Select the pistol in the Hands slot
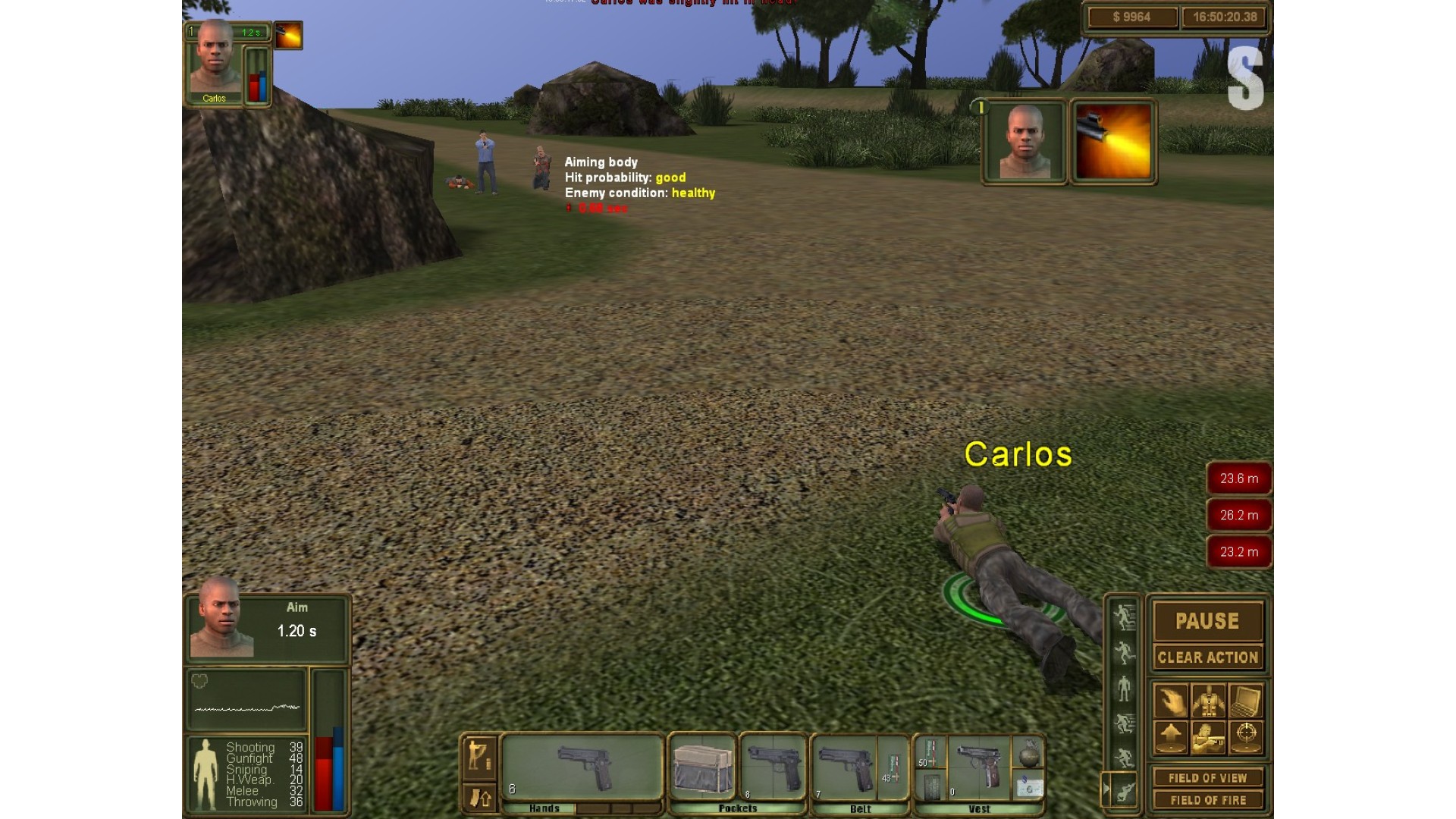Screen dimensions: 1456x819 point(582,767)
